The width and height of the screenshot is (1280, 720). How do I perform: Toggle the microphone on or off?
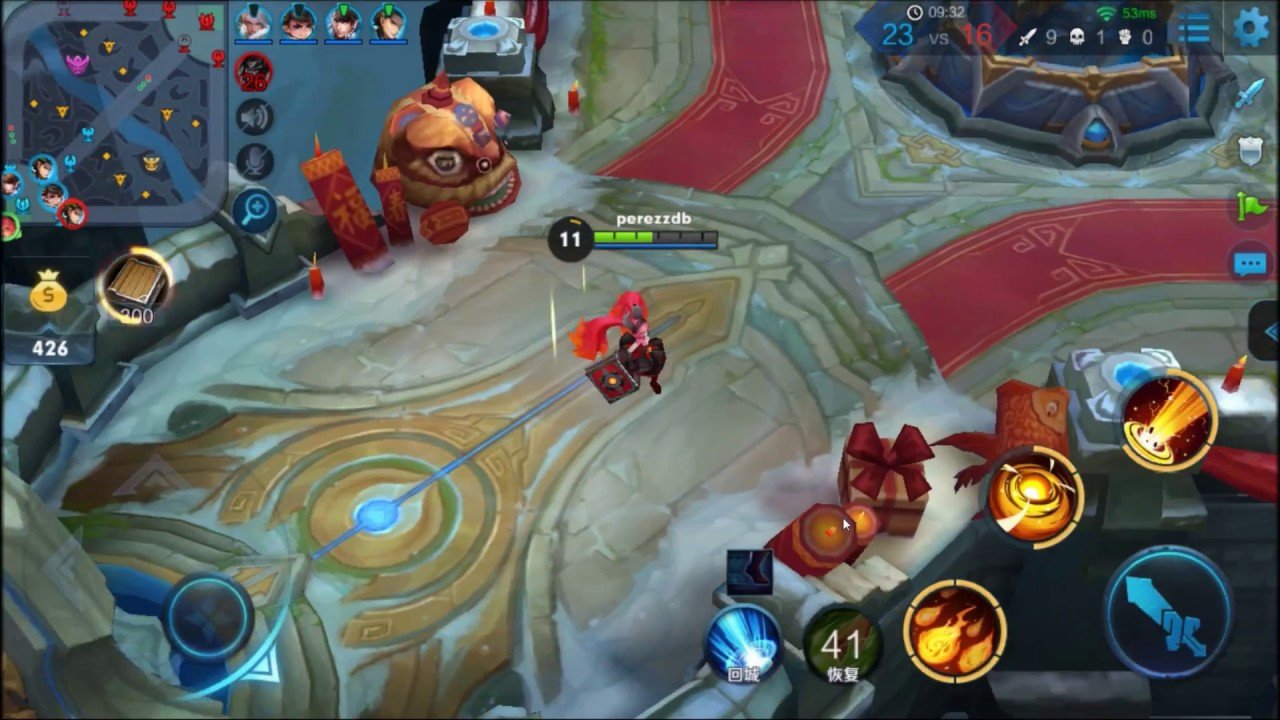pos(256,157)
